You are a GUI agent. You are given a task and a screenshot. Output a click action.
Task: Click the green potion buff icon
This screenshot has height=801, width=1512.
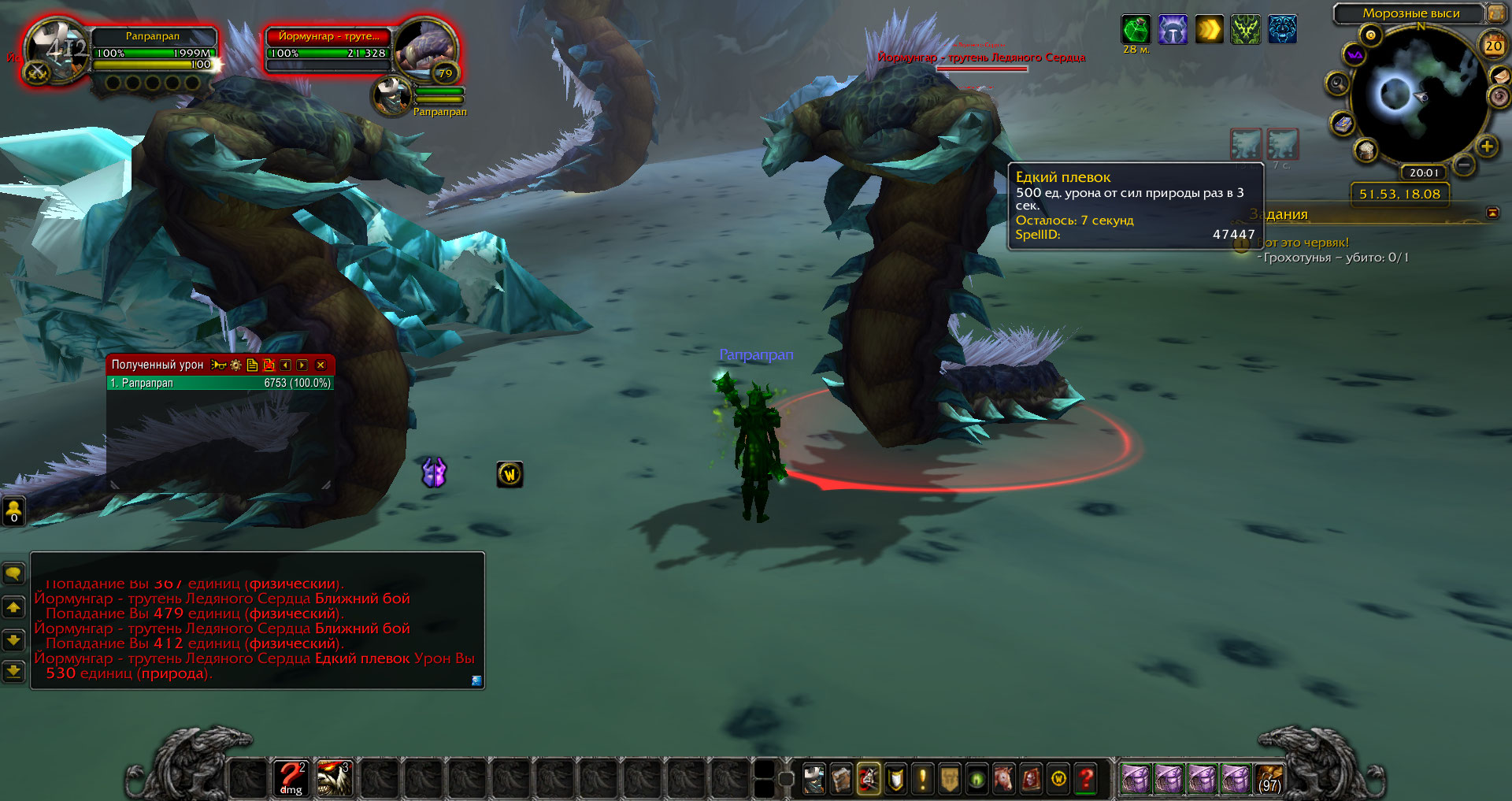pos(1135,30)
